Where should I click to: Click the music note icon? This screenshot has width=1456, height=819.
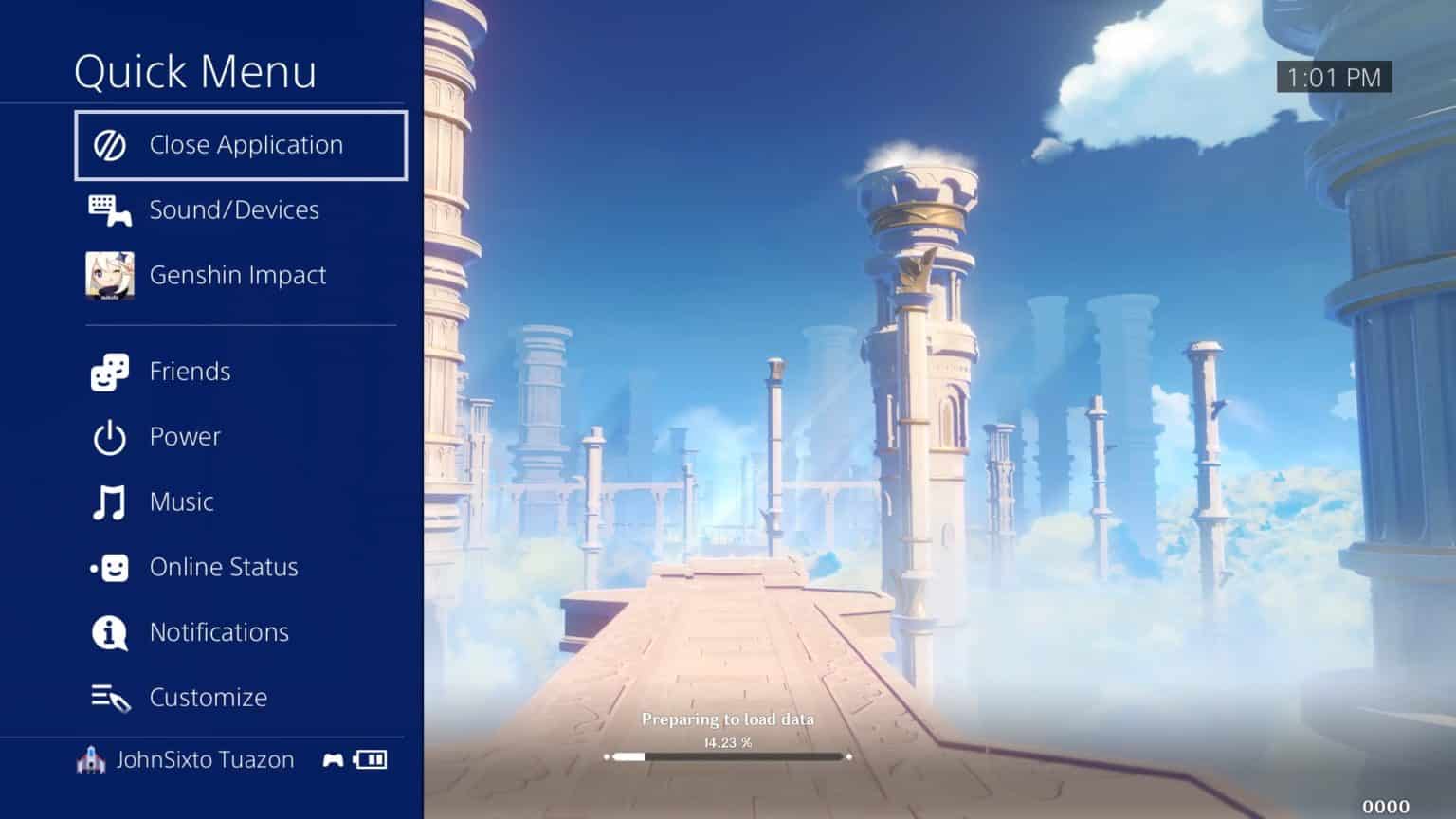[109, 502]
